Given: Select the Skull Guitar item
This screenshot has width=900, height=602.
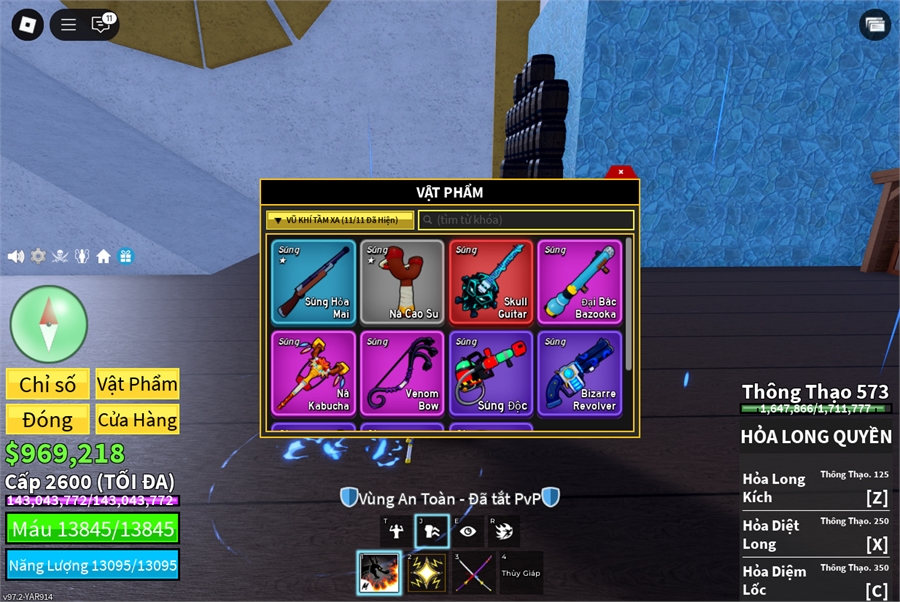Looking at the screenshot, I should tap(491, 281).
